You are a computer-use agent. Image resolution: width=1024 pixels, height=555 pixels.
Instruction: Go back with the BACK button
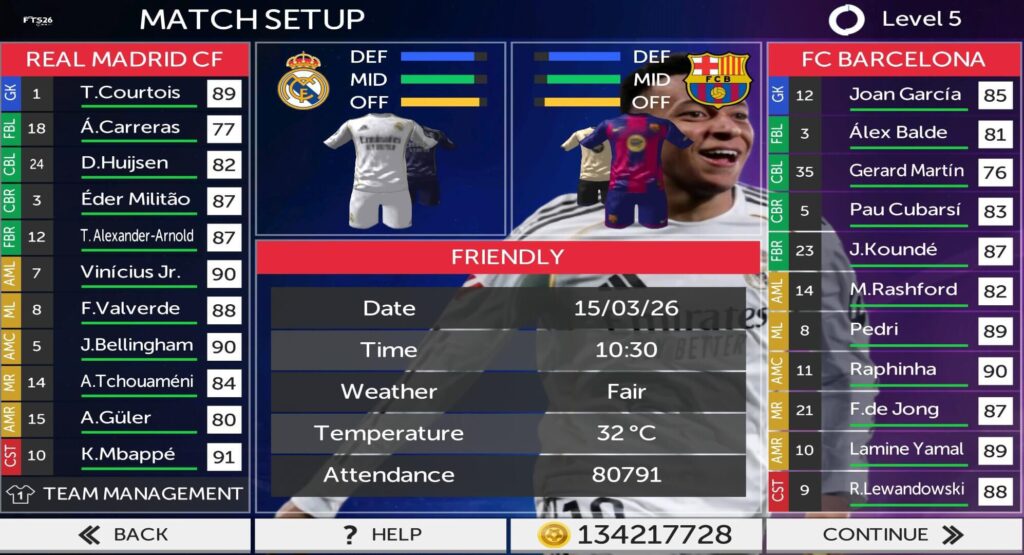coord(124,534)
